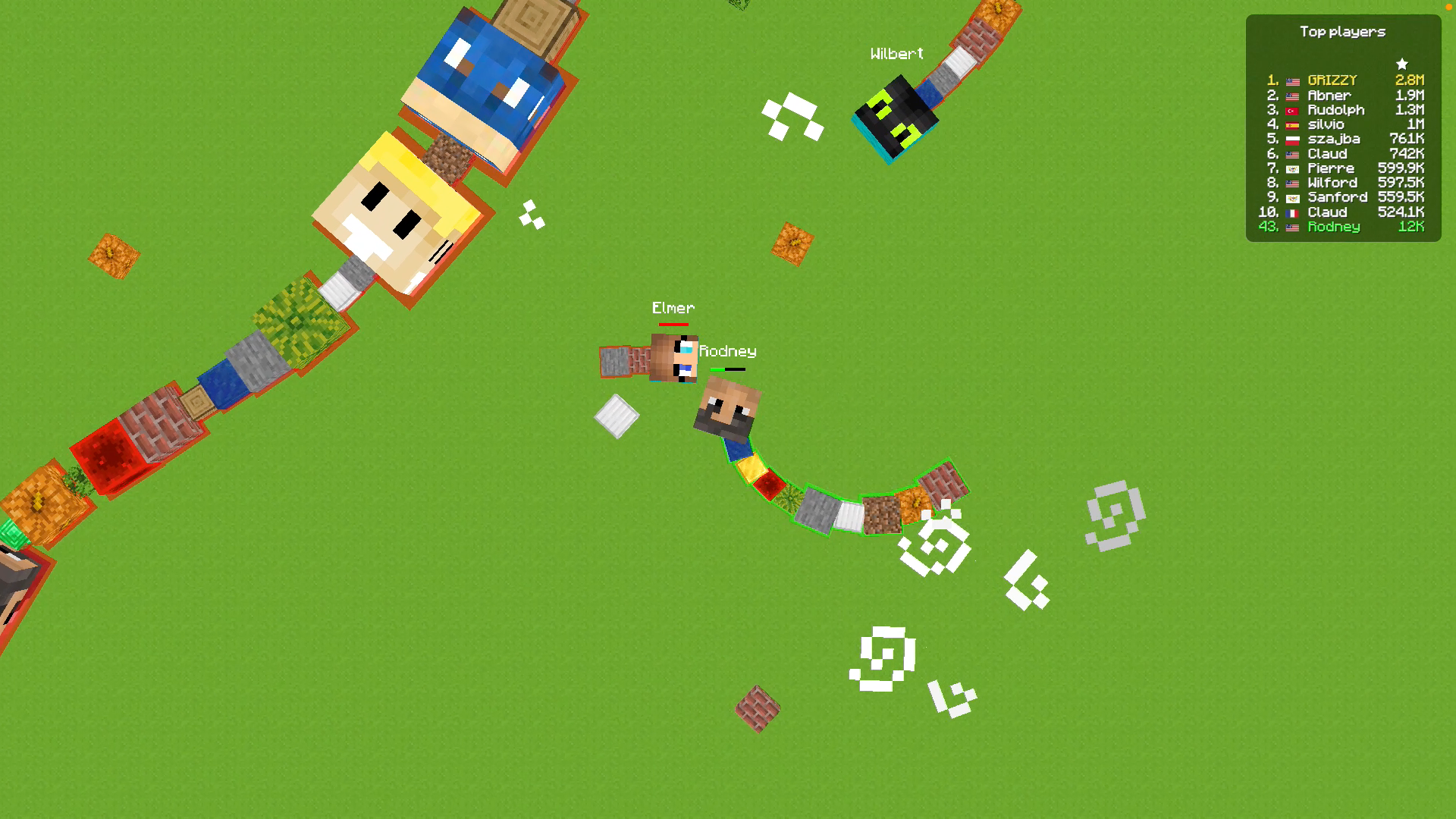Click the star icon in Top players panel

[x=1401, y=63]
